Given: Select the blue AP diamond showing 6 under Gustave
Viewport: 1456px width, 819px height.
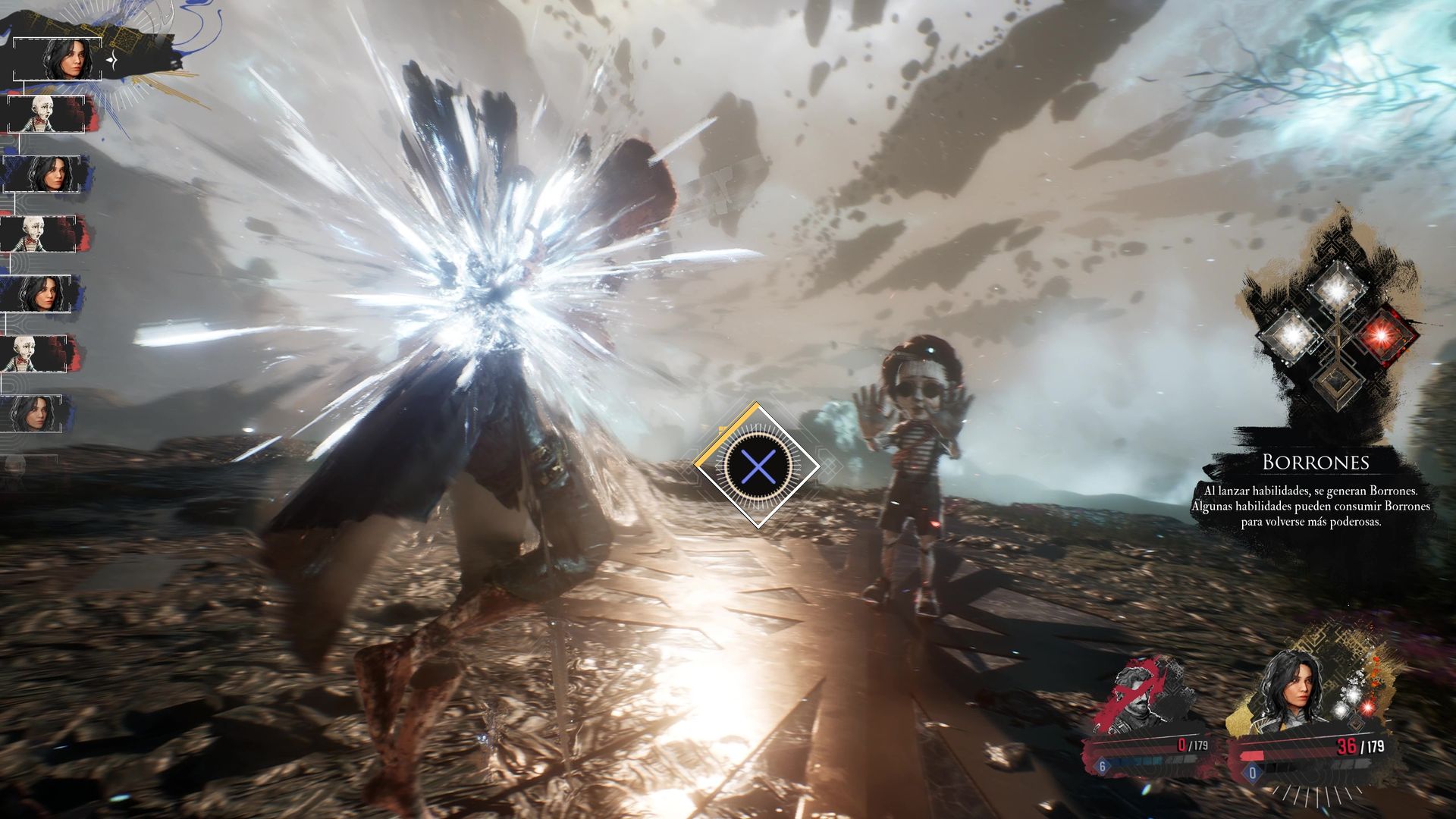Looking at the screenshot, I should click(1102, 766).
